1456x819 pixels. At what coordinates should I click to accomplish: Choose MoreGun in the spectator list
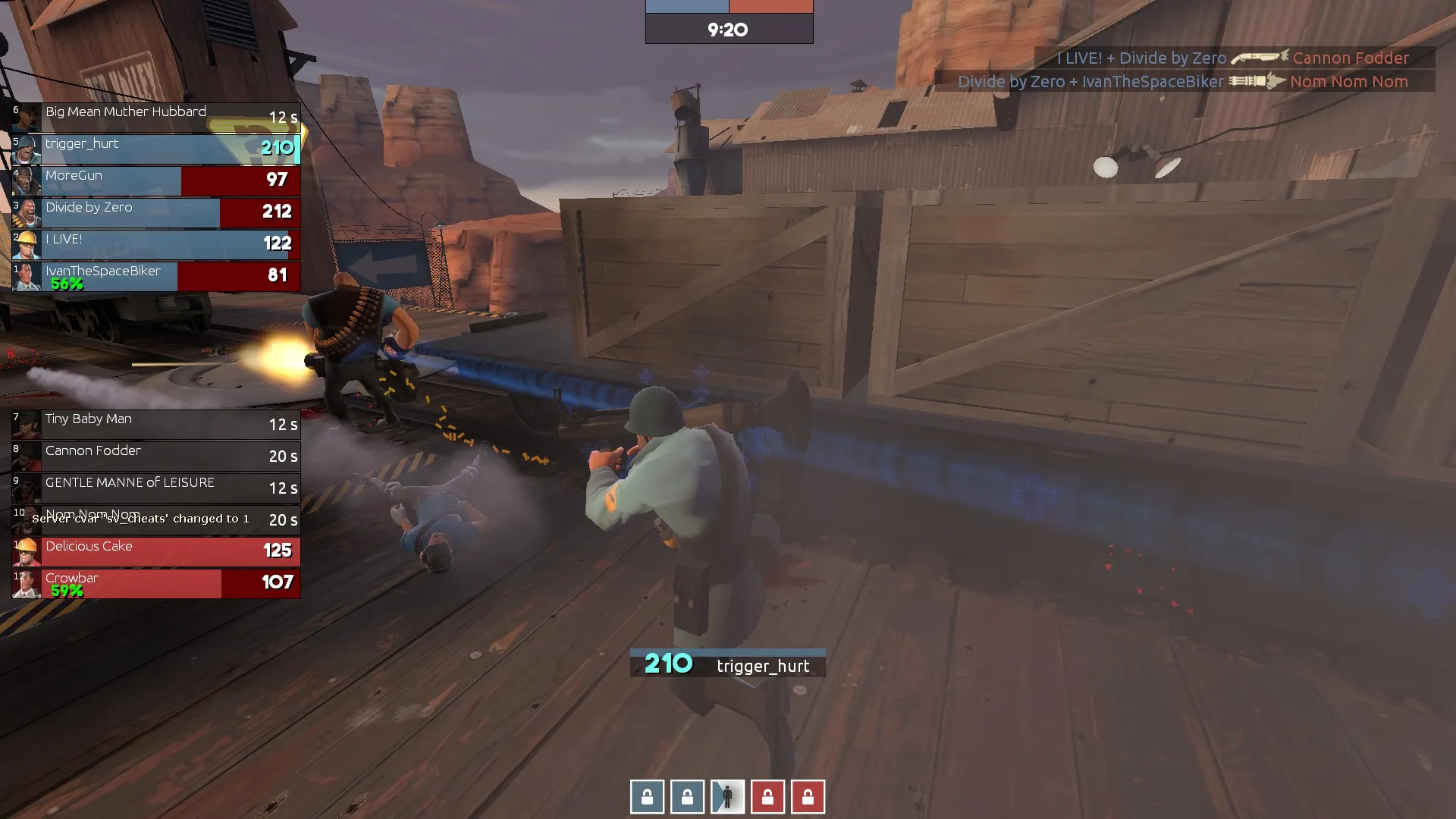pyautogui.click(x=155, y=180)
